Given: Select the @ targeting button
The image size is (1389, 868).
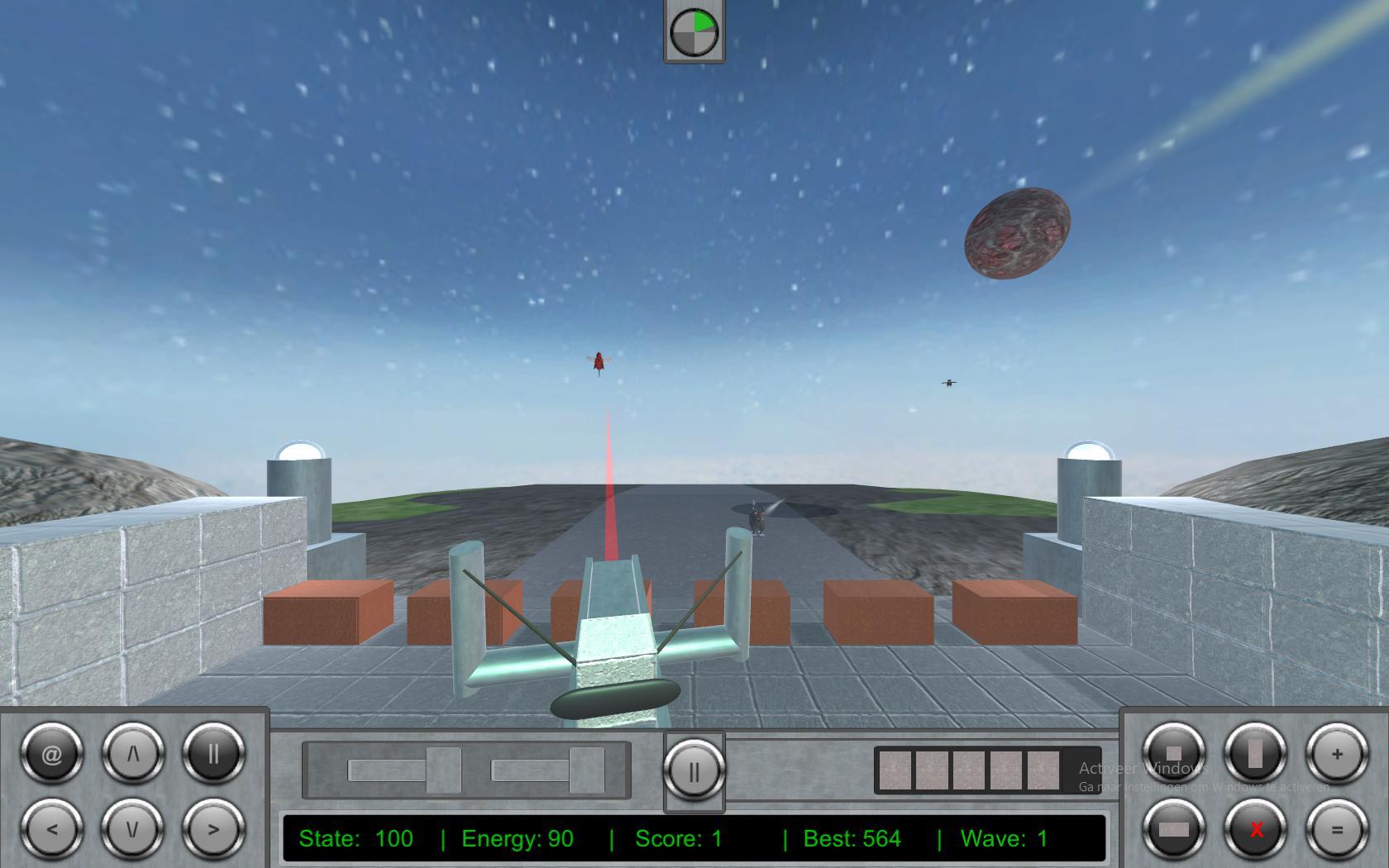Looking at the screenshot, I should pos(51,753).
